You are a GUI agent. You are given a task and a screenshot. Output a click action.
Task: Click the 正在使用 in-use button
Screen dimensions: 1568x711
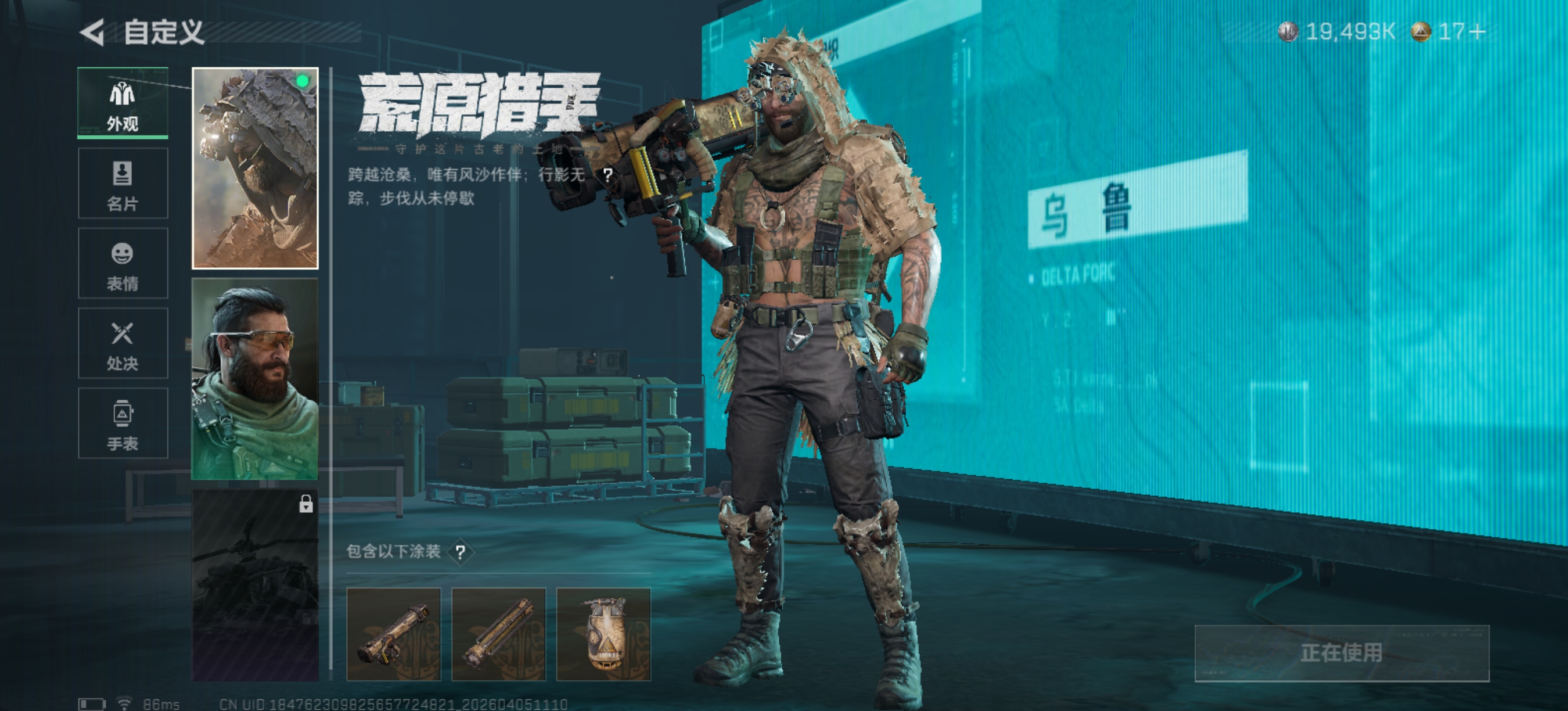click(x=1342, y=652)
